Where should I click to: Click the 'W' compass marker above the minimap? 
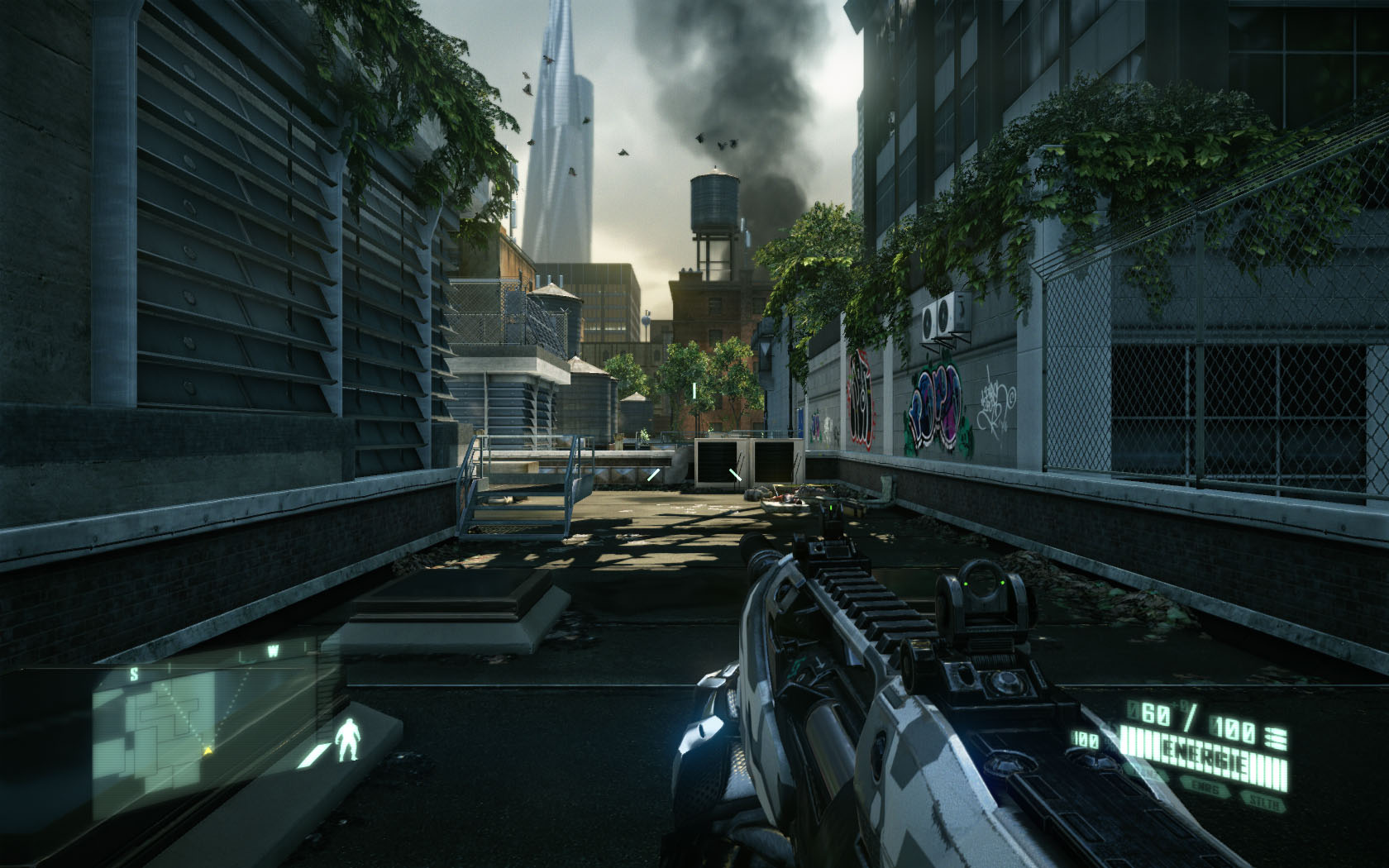(273, 651)
